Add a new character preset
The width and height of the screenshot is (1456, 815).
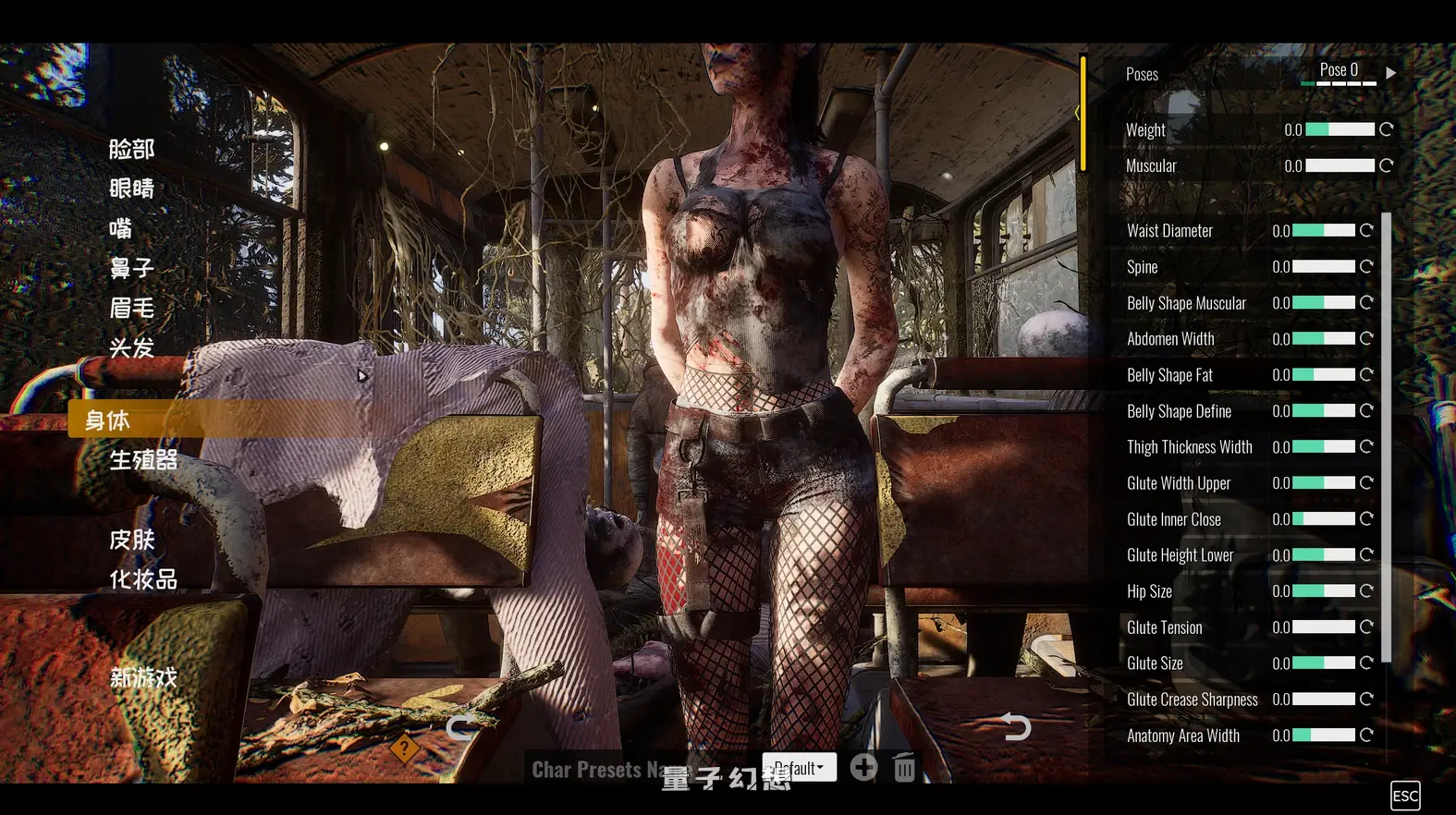click(x=863, y=768)
